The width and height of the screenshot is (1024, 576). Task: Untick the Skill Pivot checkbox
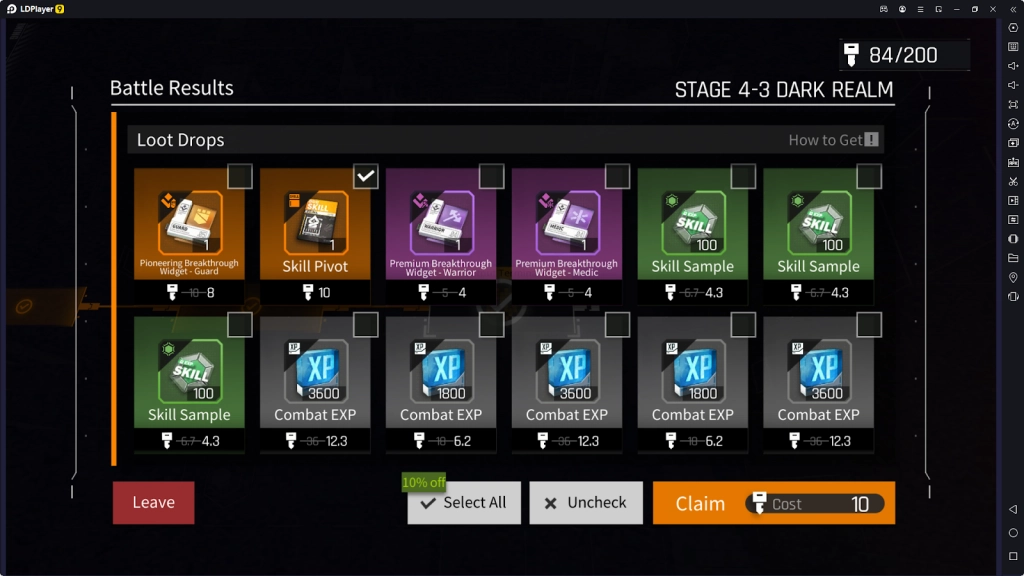(x=366, y=177)
